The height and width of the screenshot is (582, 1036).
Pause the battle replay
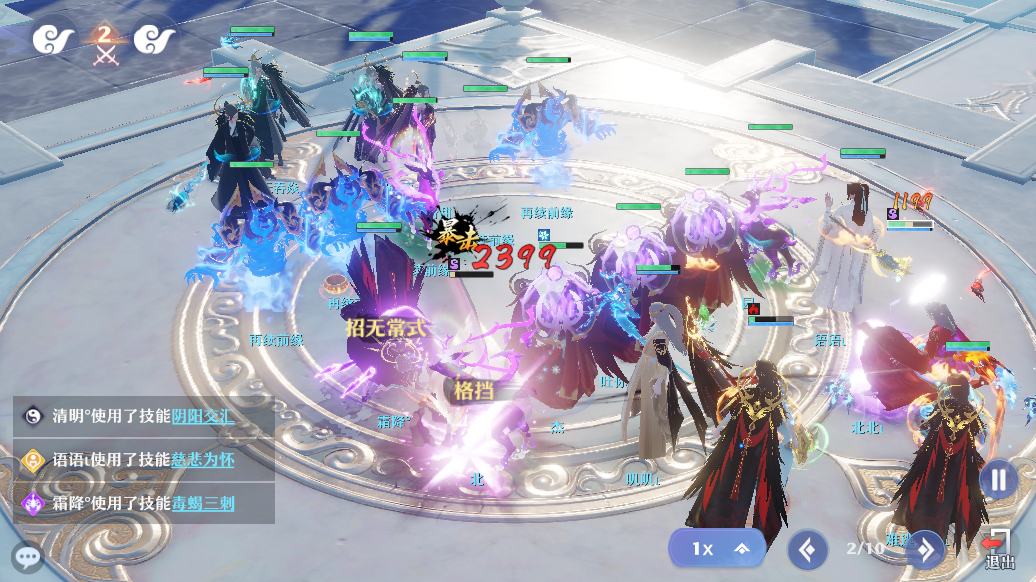click(x=997, y=479)
